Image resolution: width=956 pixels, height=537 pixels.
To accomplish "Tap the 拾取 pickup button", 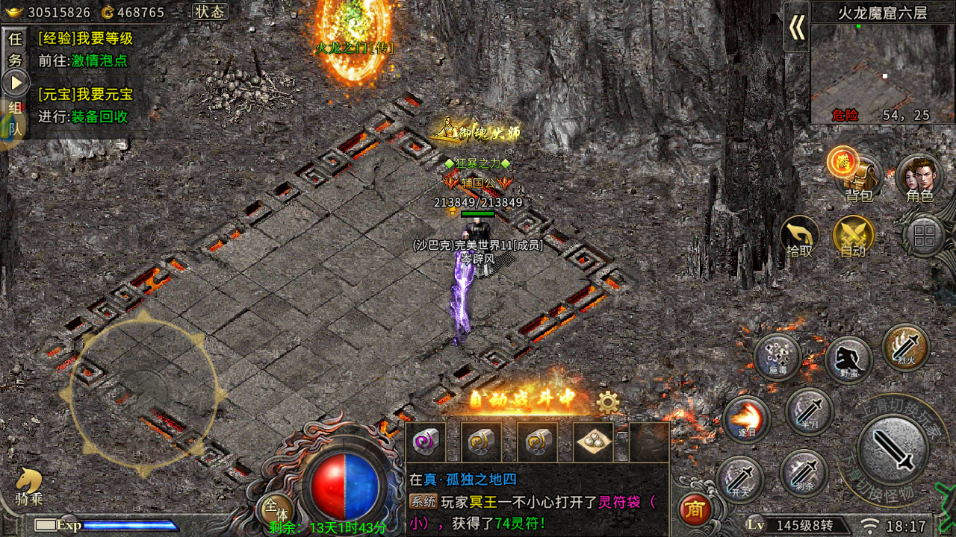I will pos(799,236).
